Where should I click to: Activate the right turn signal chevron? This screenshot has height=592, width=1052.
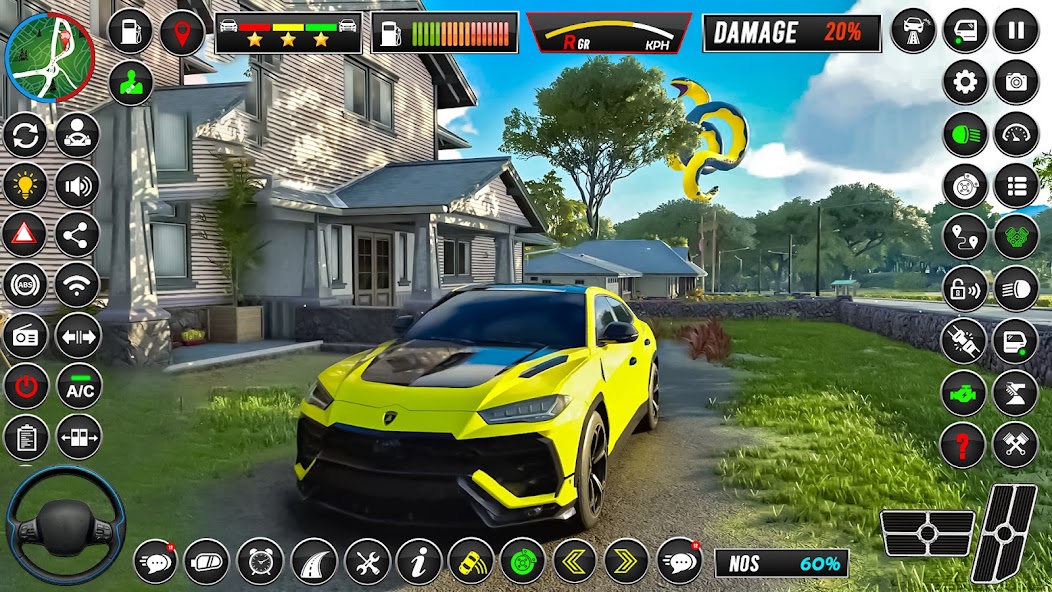(626, 561)
